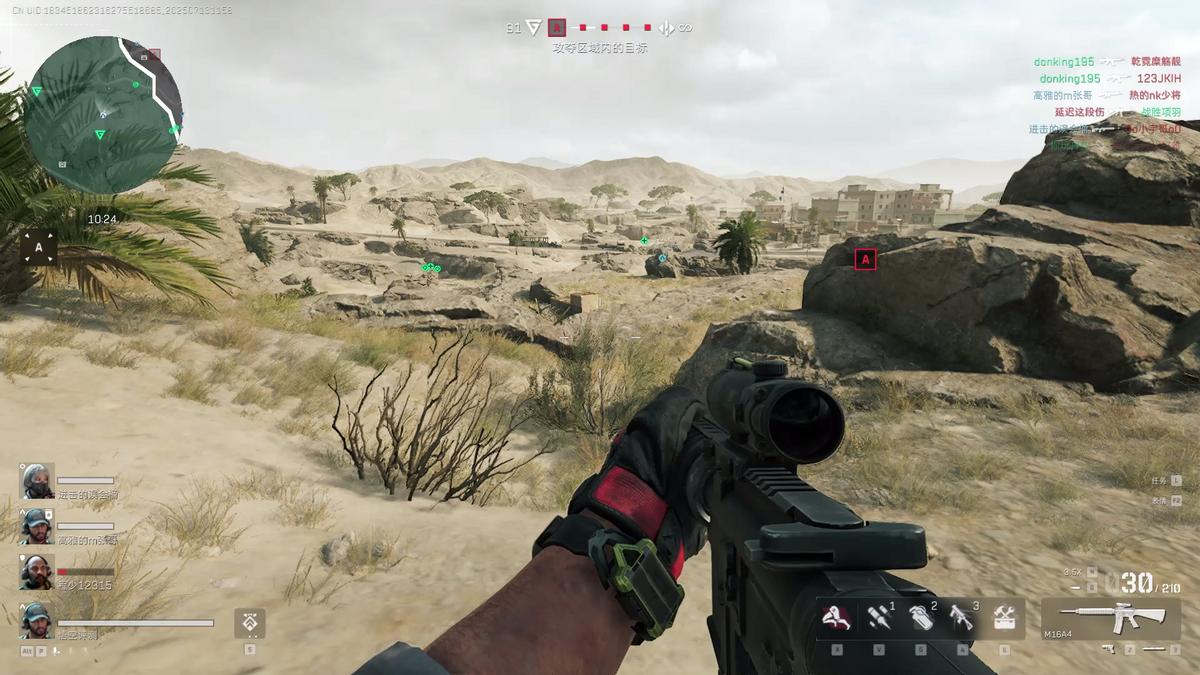Click the squad chevron rank icon

(249, 623)
